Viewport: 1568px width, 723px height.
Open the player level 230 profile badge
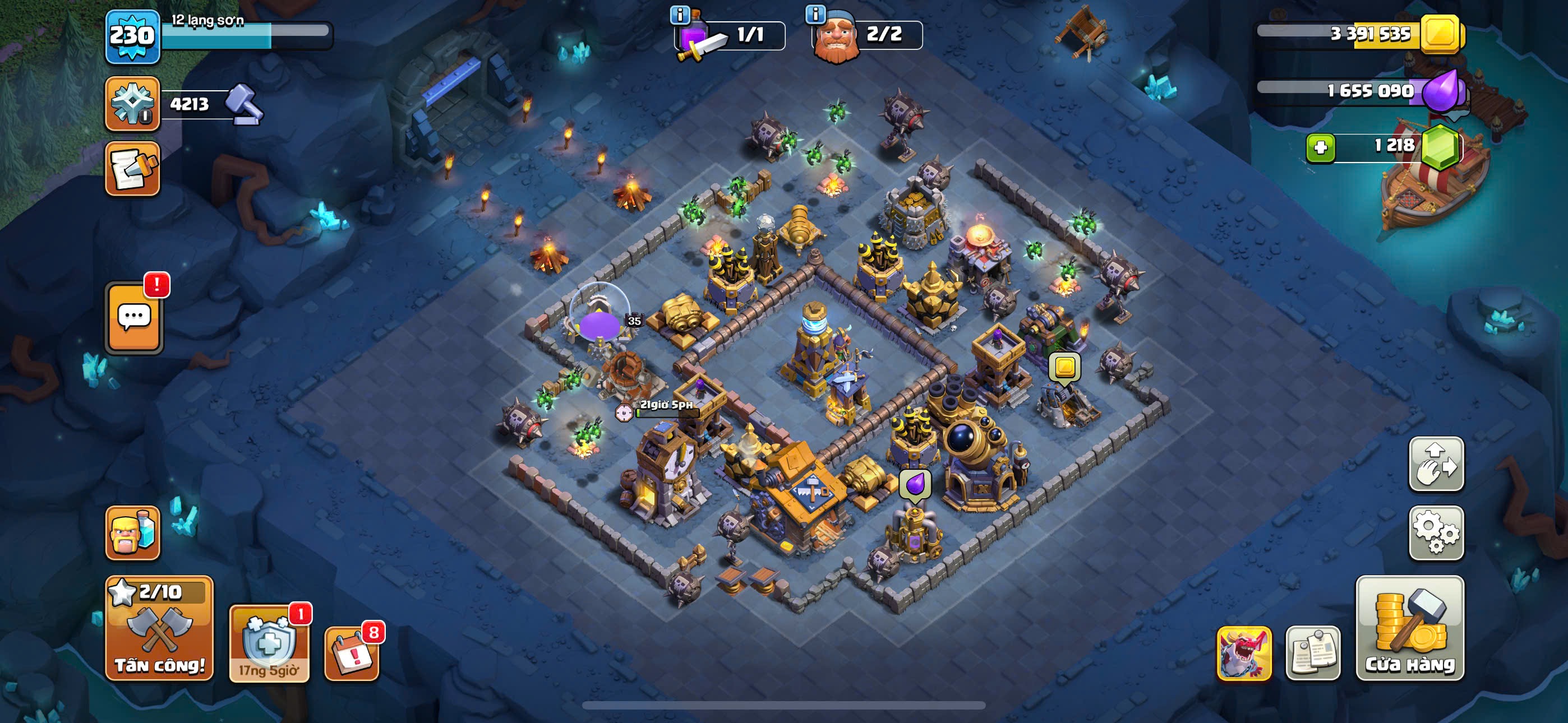(x=133, y=36)
